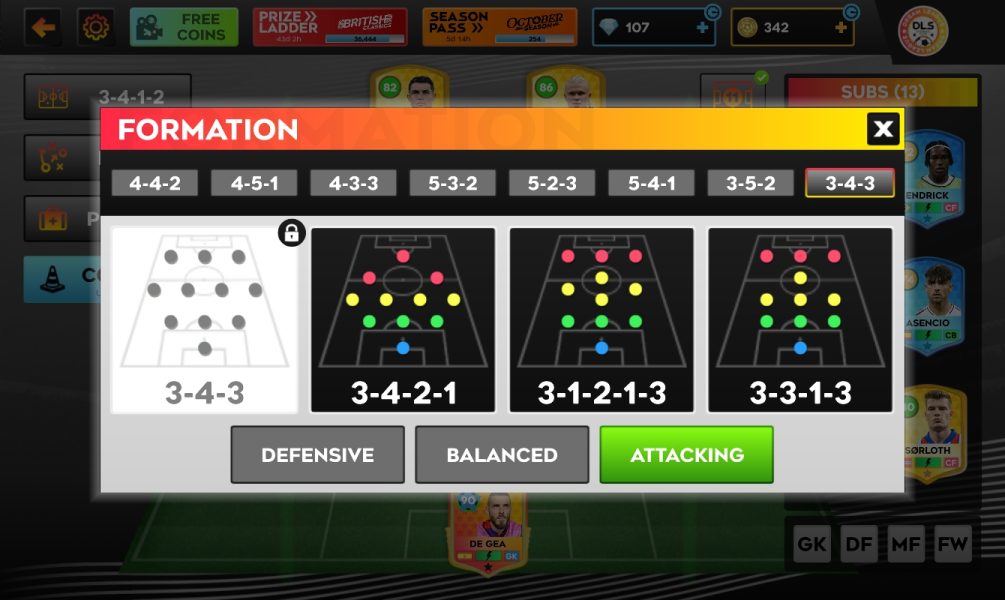The height and width of the screenshot is (600, 1005).
Task: Claim Free Coins video offer
Action: 184,27
